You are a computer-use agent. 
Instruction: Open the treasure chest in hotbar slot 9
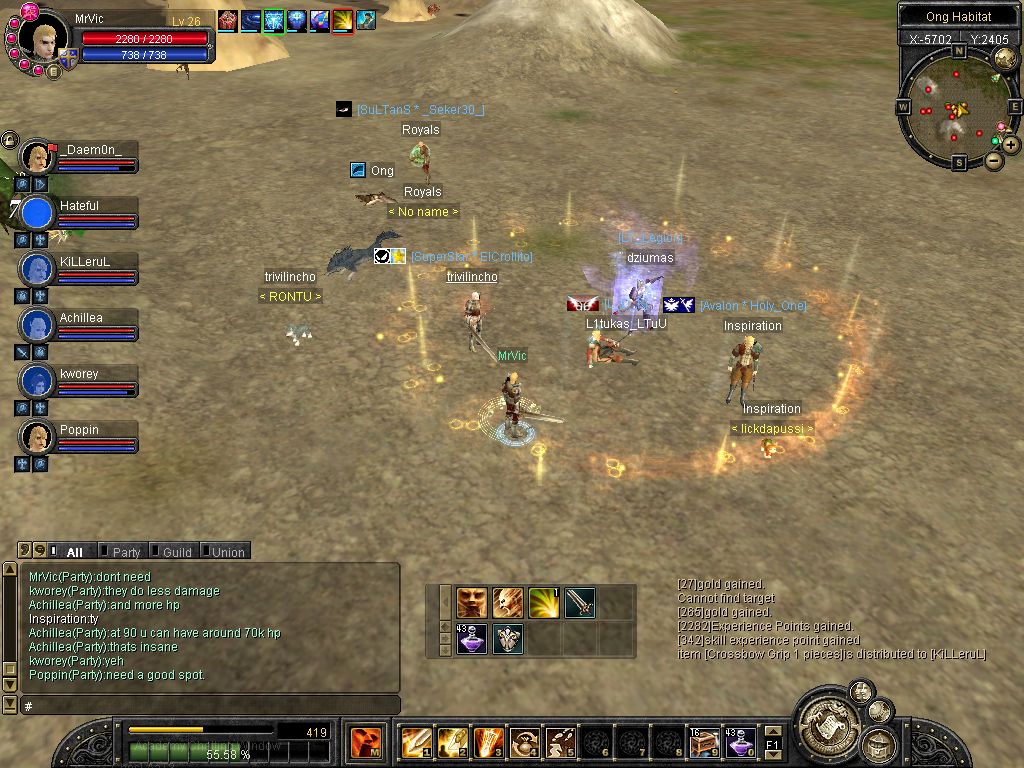pos(704,742)
